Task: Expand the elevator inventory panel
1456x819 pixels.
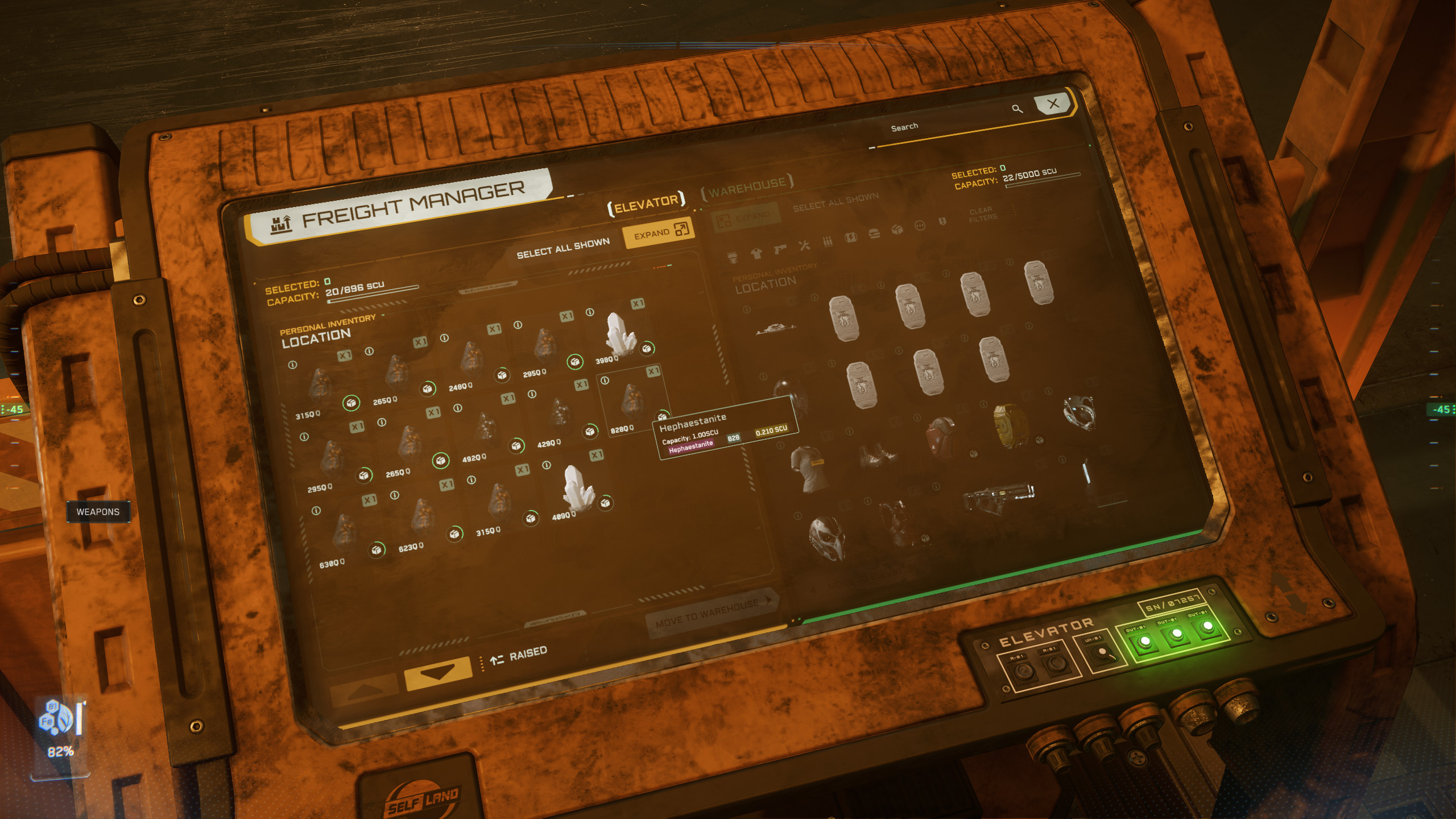Action: (x=660, y=231)
